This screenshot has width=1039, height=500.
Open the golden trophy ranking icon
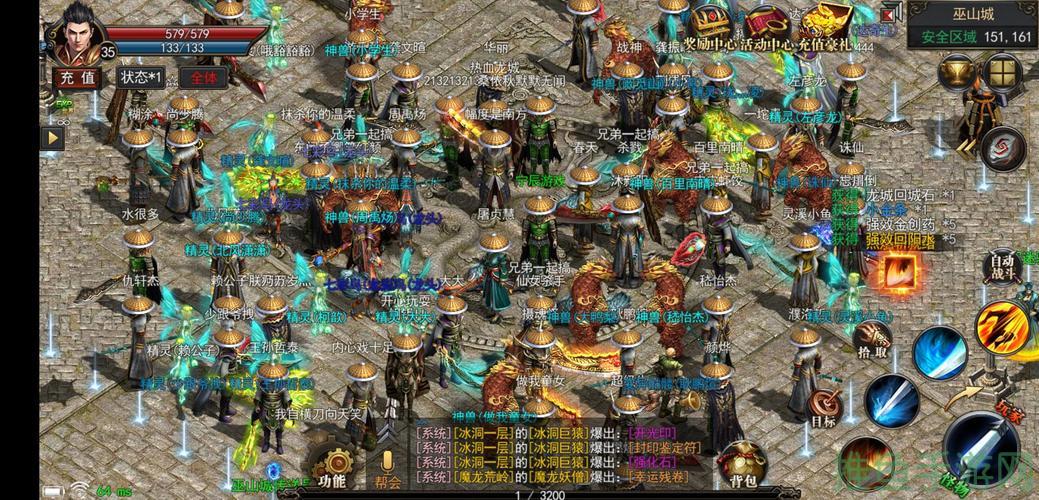pyautogui.click(x=958, y=72)
